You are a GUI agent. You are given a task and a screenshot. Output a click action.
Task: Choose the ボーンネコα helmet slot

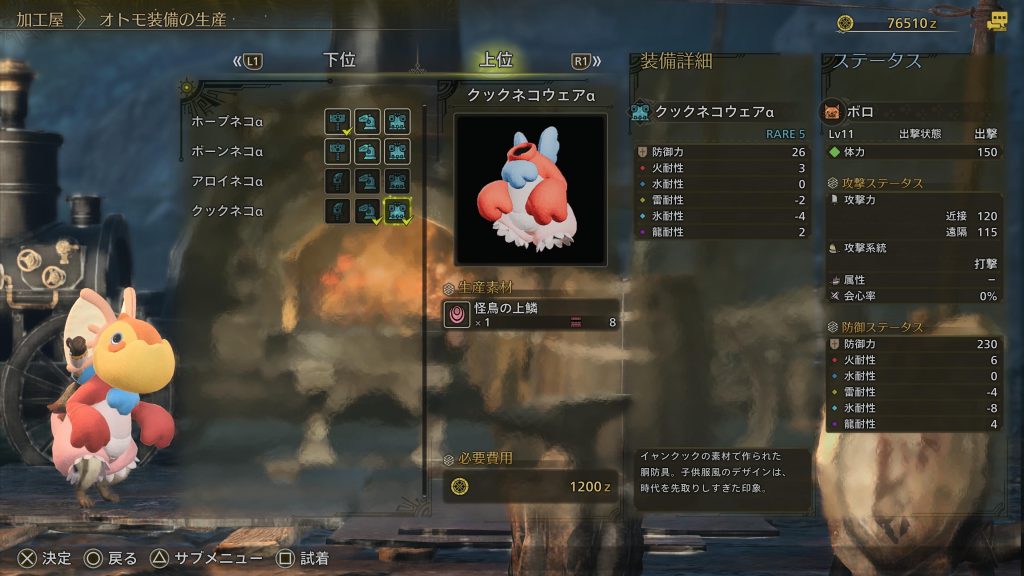tap(368, 151)
